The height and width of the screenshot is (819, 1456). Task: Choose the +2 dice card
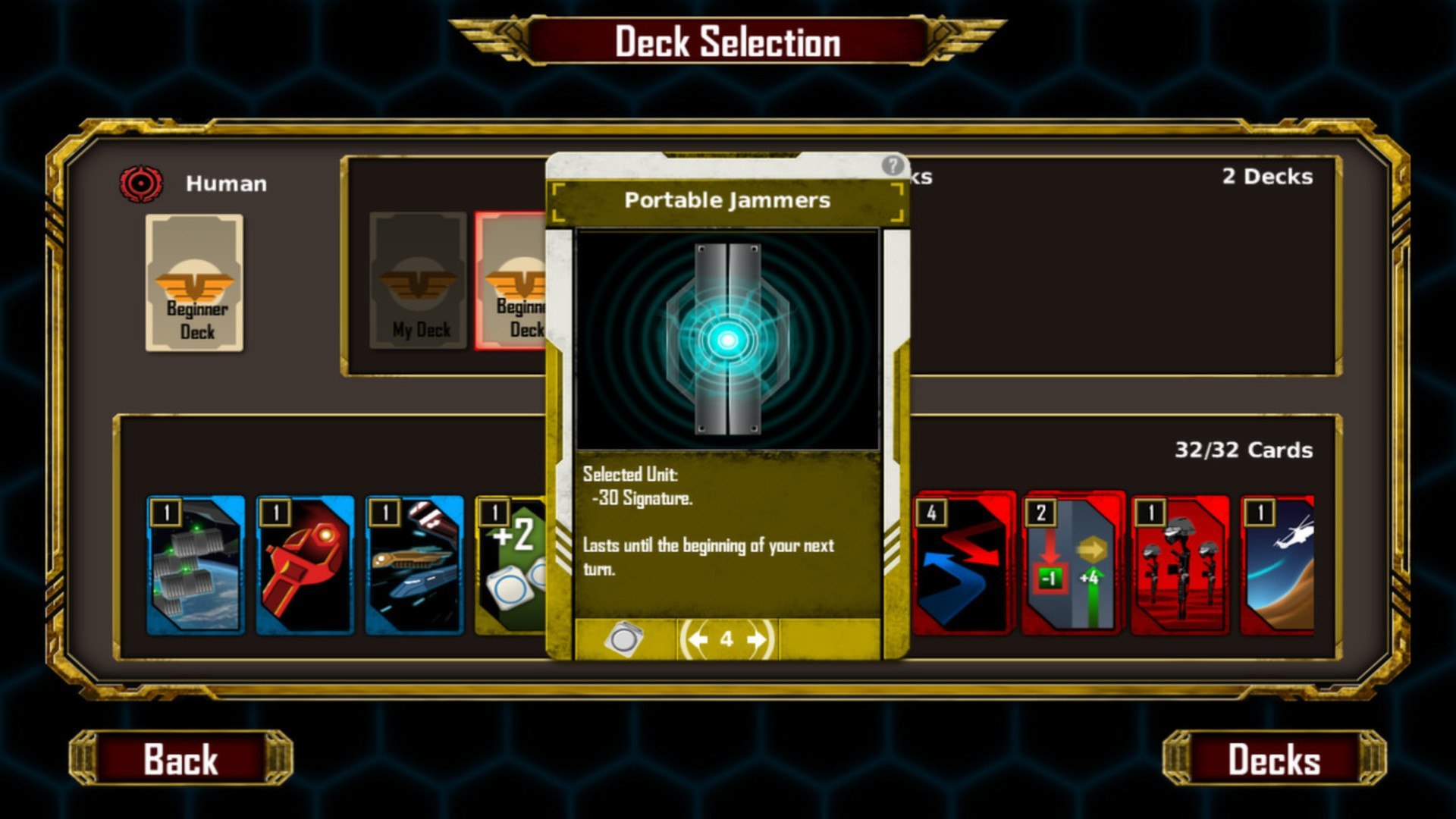pyautogui.click(x=510, y=565)
